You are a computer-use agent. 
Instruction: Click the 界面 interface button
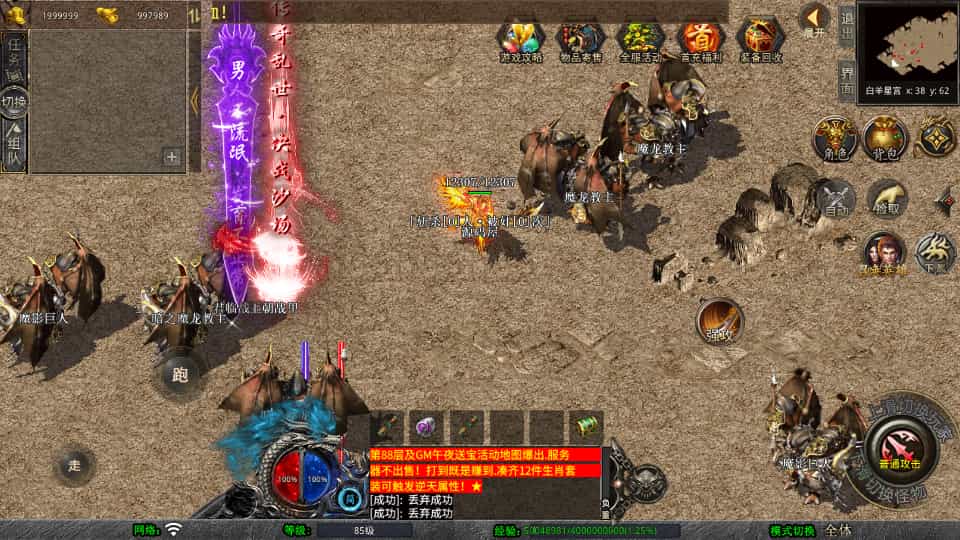point(846,78)
